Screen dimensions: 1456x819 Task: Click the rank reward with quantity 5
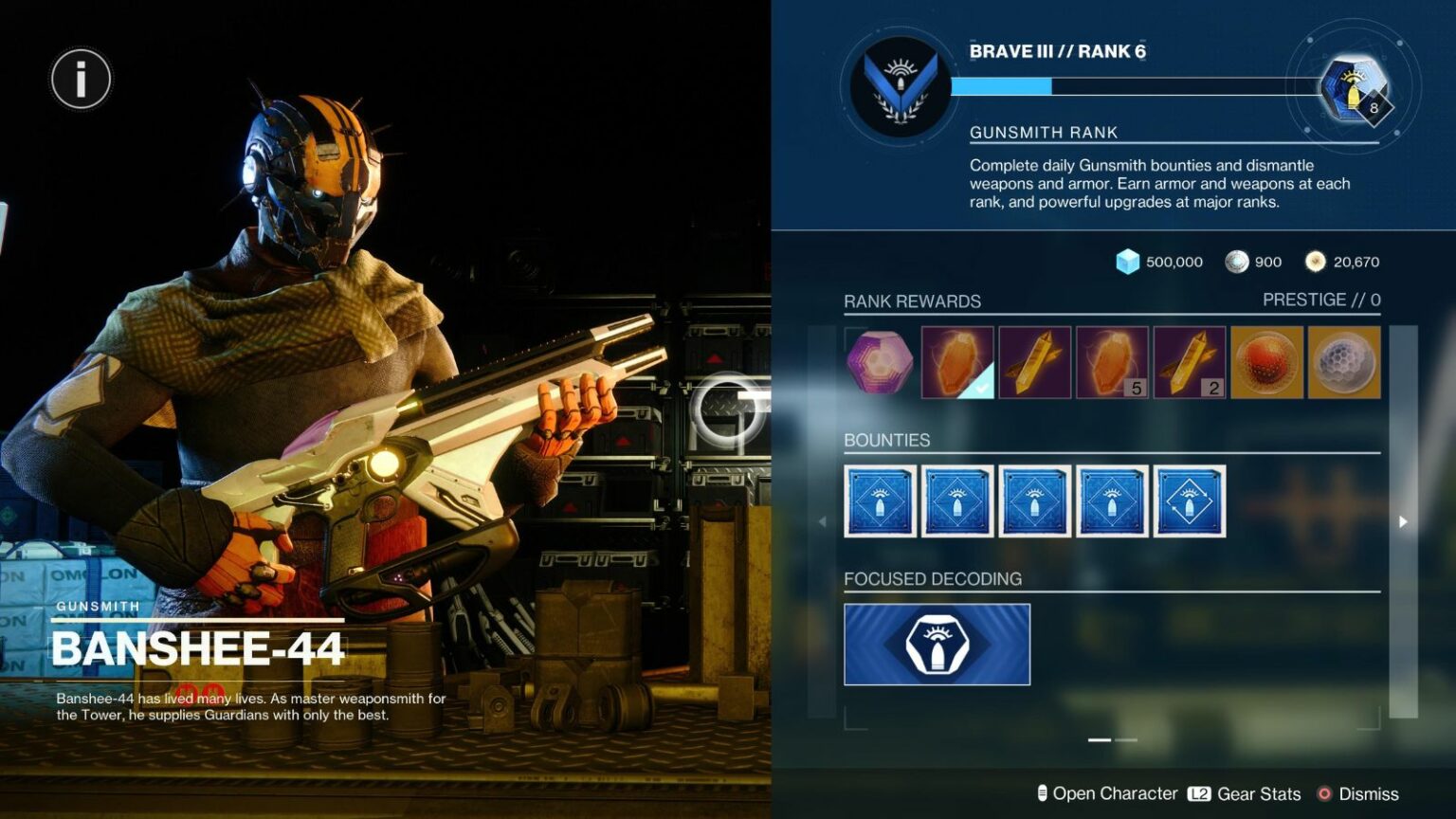click(x=1112, y=363)
